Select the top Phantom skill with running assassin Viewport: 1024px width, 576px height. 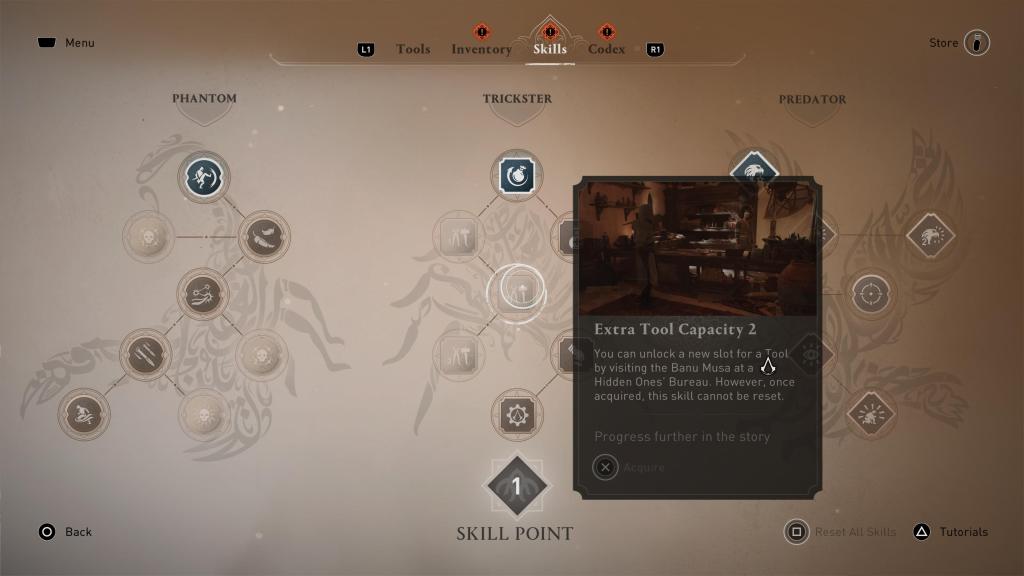(x=205, y=177)
